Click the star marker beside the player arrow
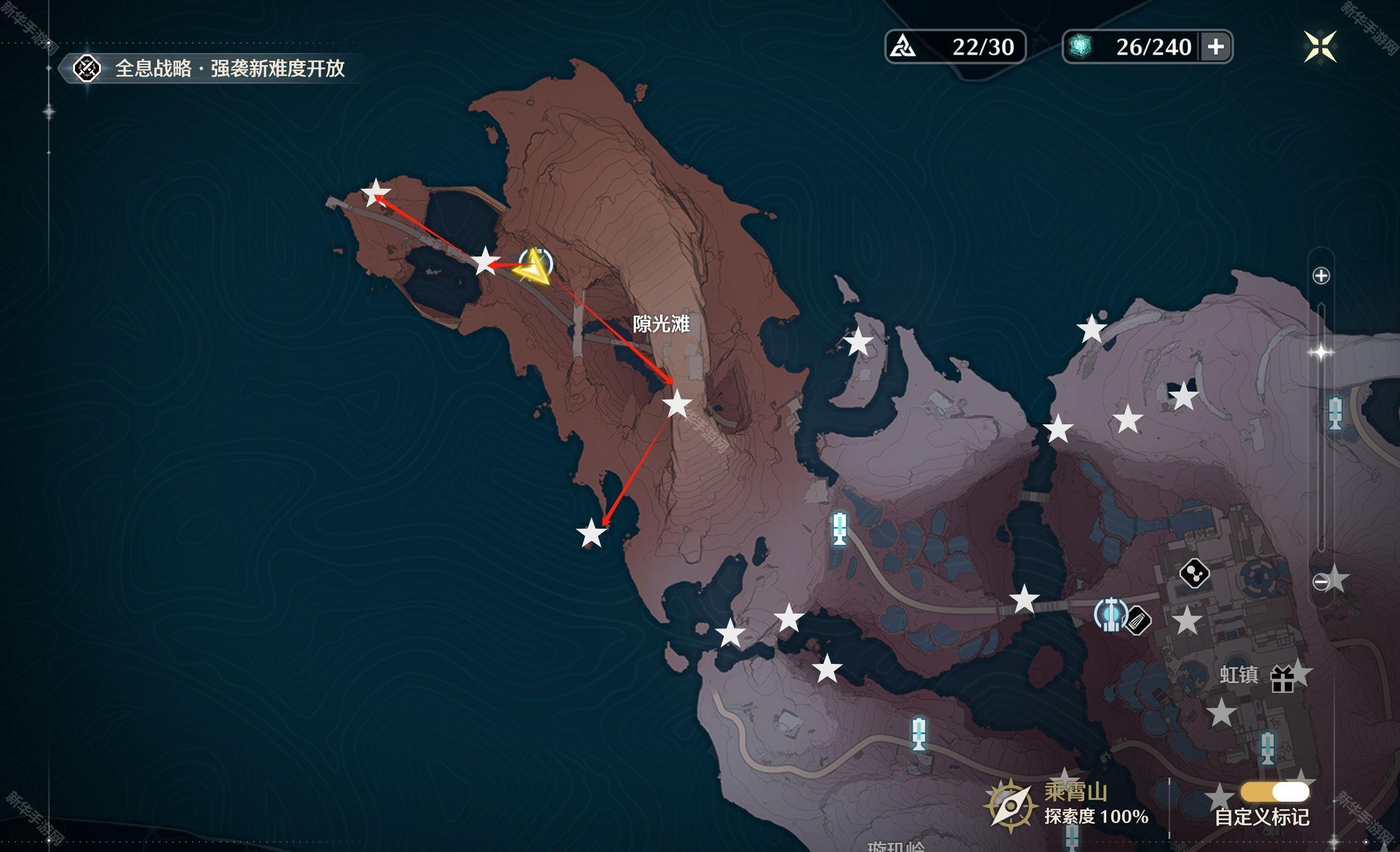This screenshot has width=1400, height=852. (485, 262)
